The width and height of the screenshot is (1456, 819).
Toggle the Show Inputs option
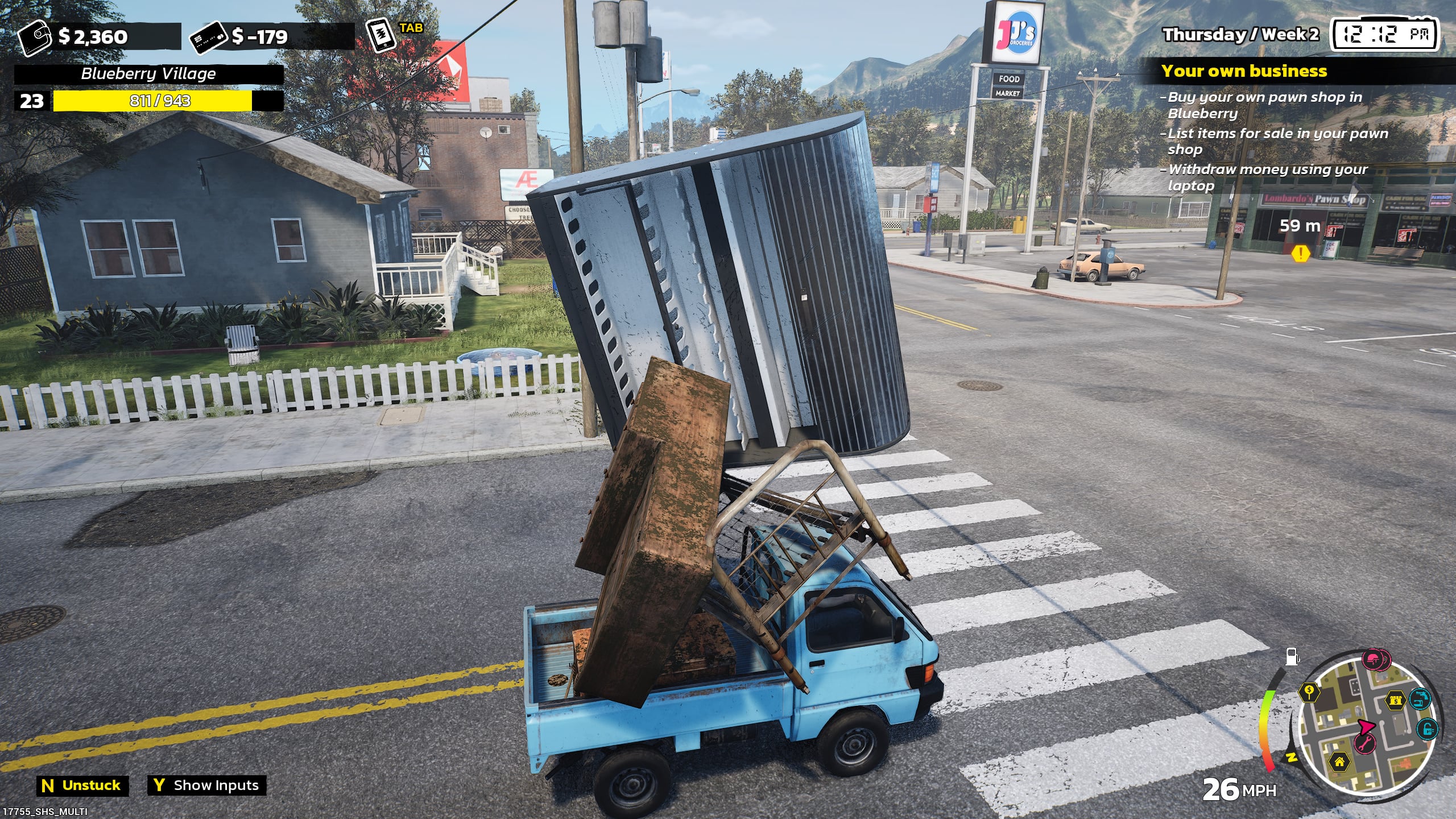point(207,785)
